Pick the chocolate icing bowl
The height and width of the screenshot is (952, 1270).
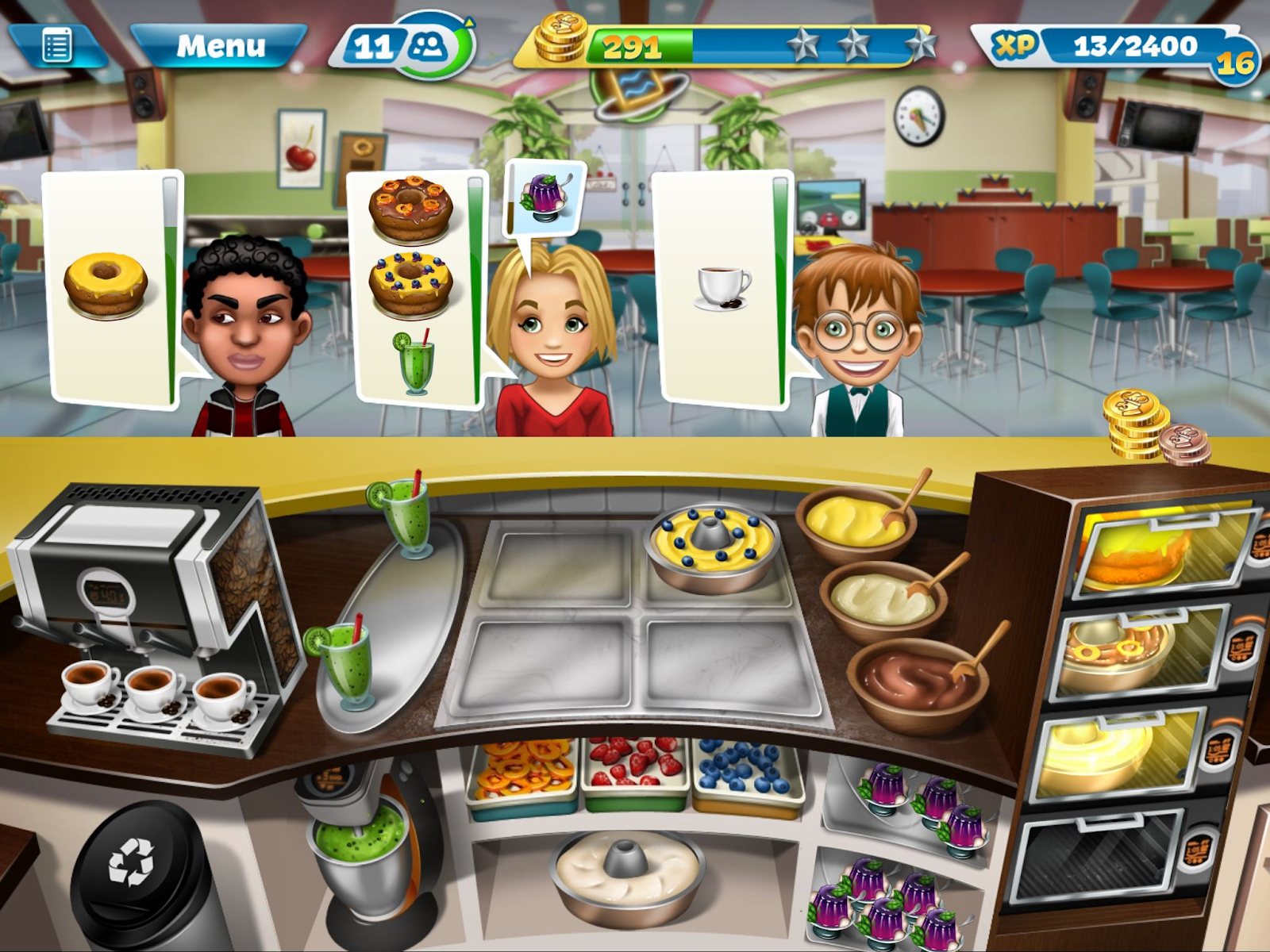click(917, 682)
